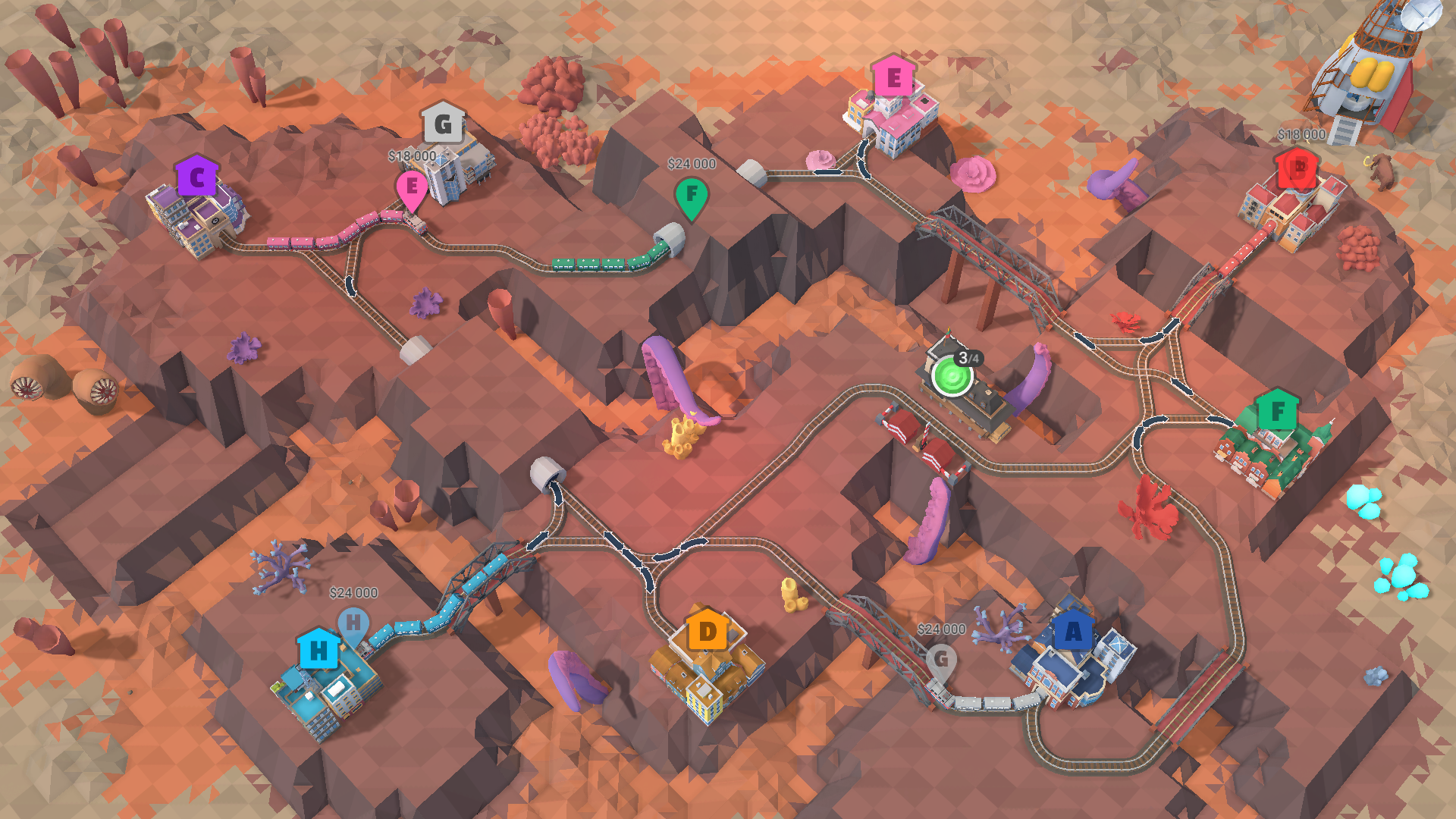1456x819 pixels.
Task: Select the pink E waypoint pin near station G
Action: click(413, 186)
